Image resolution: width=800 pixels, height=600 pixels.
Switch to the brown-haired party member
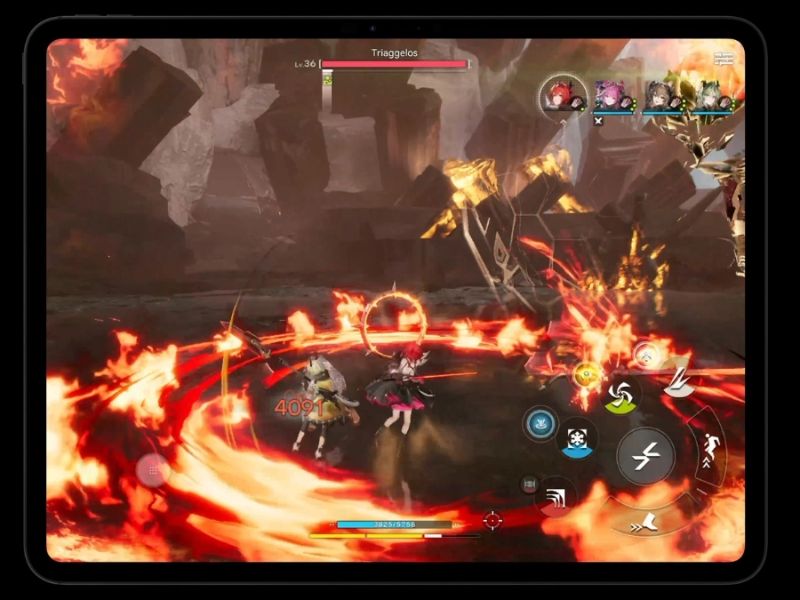click(x=660, y=96)
